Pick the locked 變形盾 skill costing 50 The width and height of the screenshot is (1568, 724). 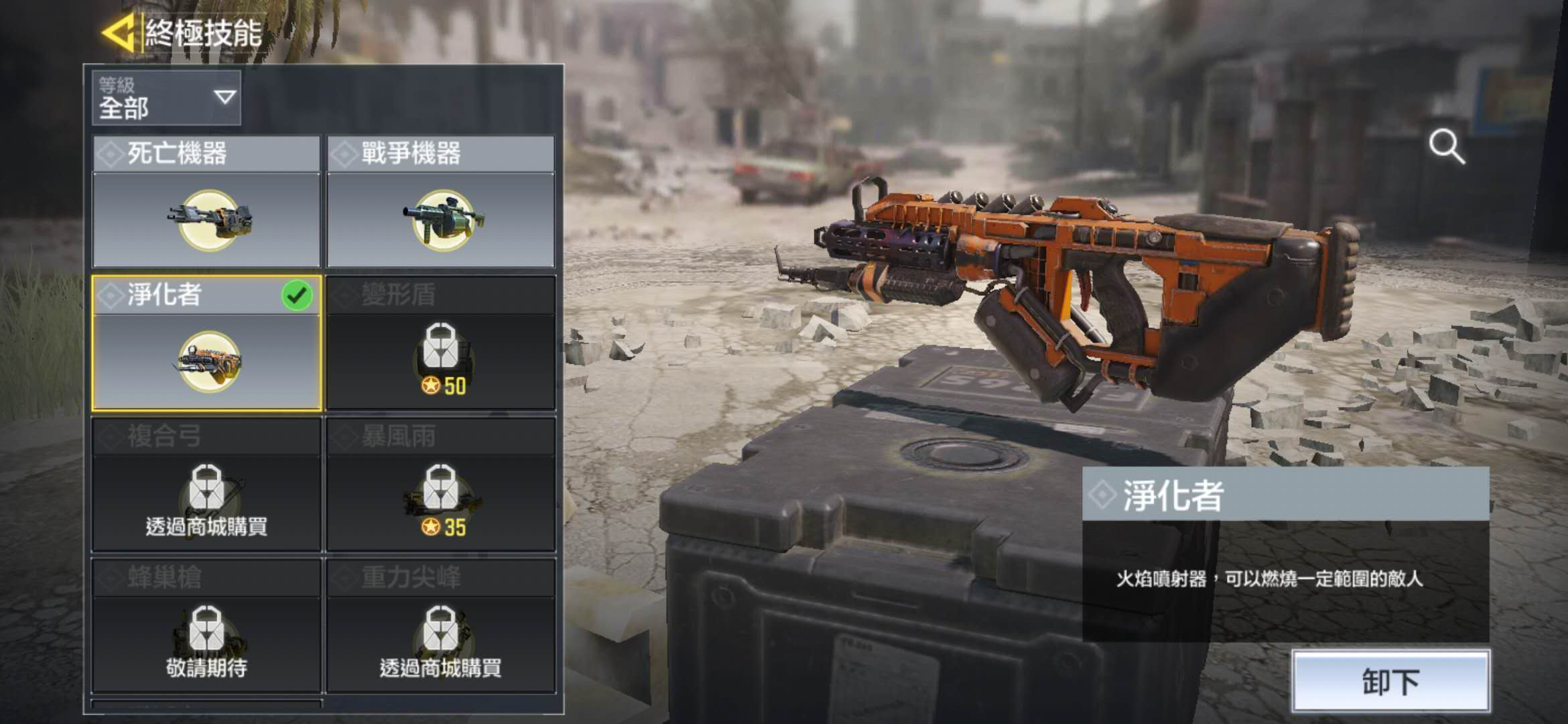[441, 343]
